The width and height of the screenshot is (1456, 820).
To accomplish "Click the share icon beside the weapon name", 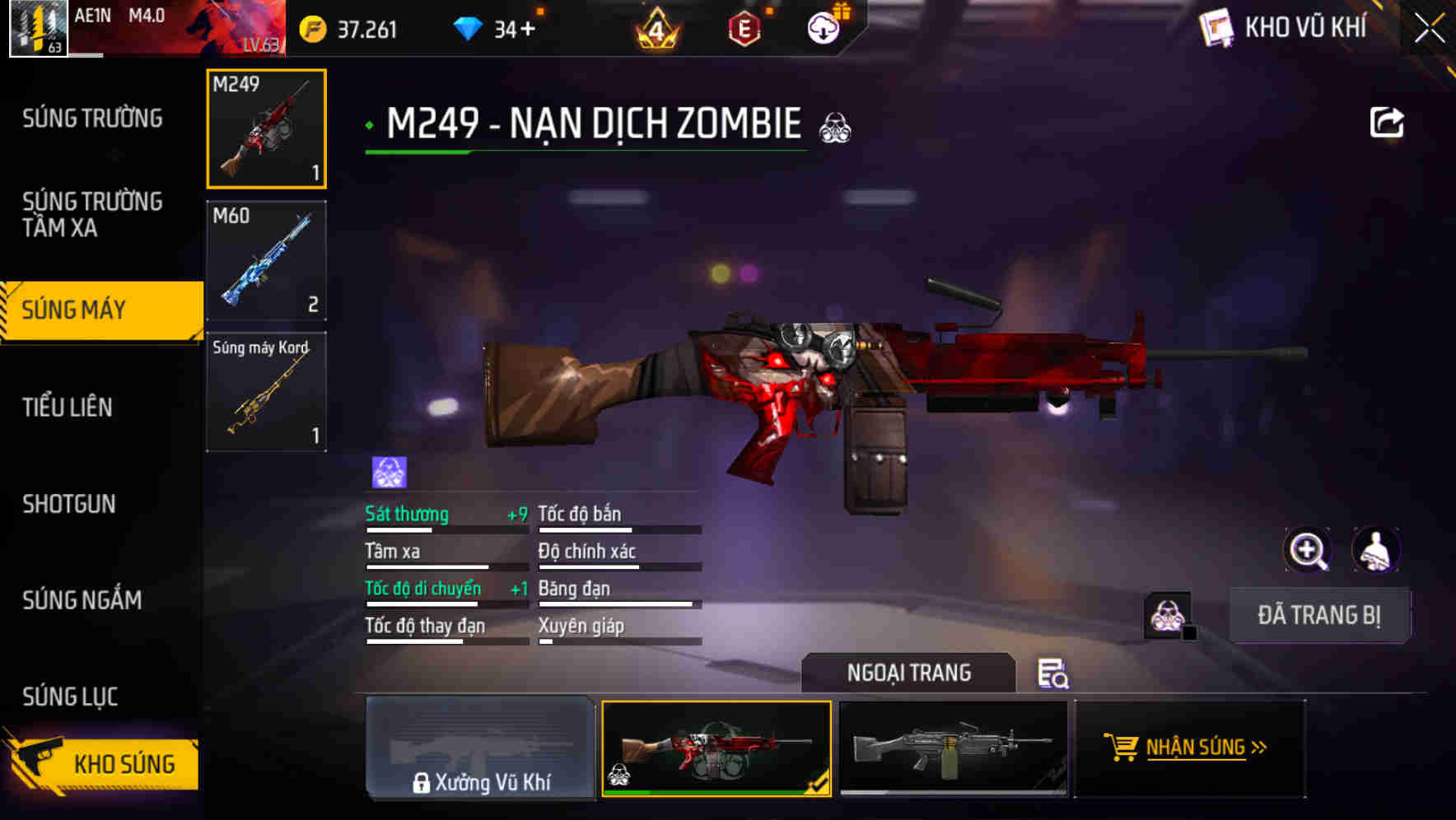I will coord(1388,121).
